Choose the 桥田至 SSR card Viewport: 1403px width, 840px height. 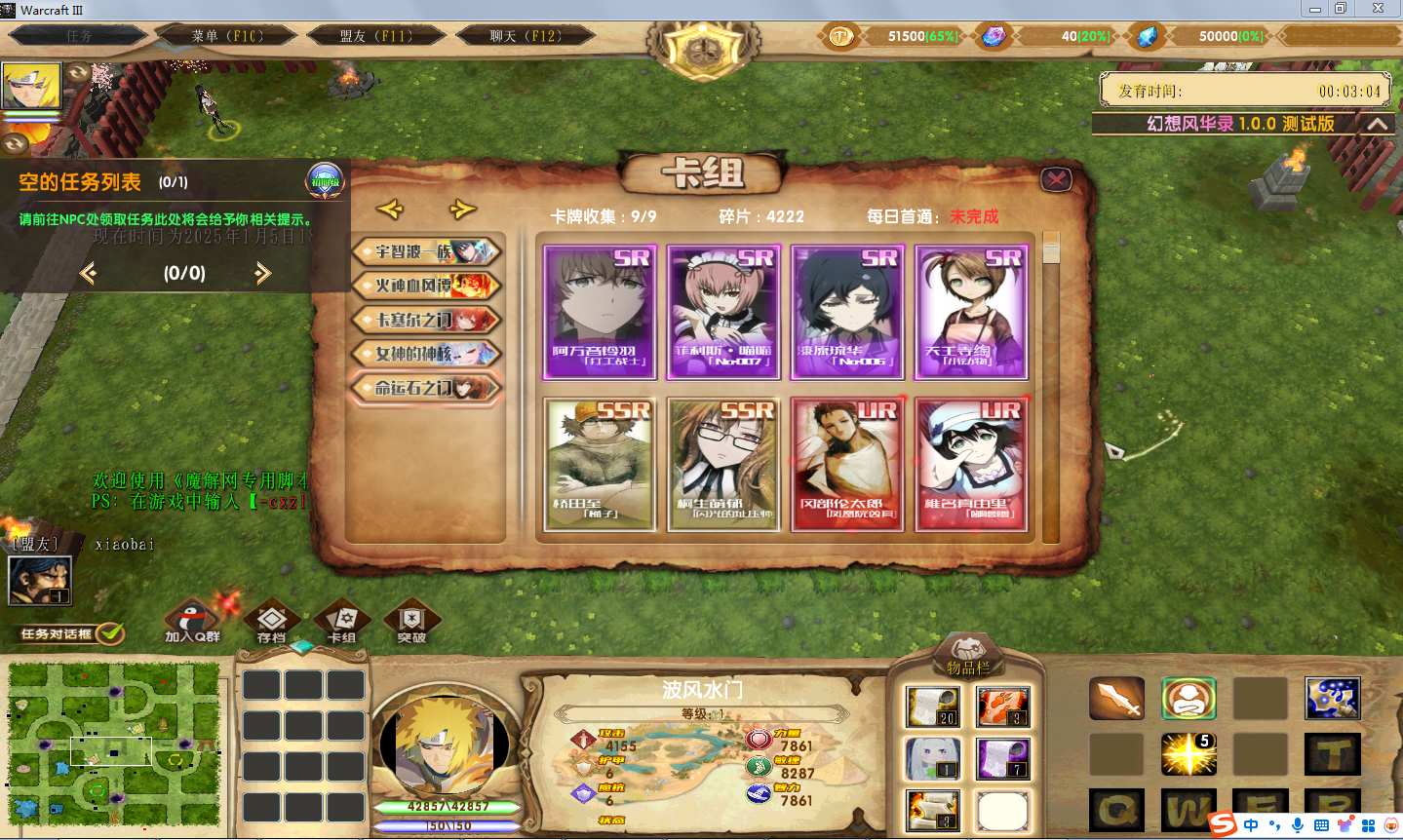600,464
